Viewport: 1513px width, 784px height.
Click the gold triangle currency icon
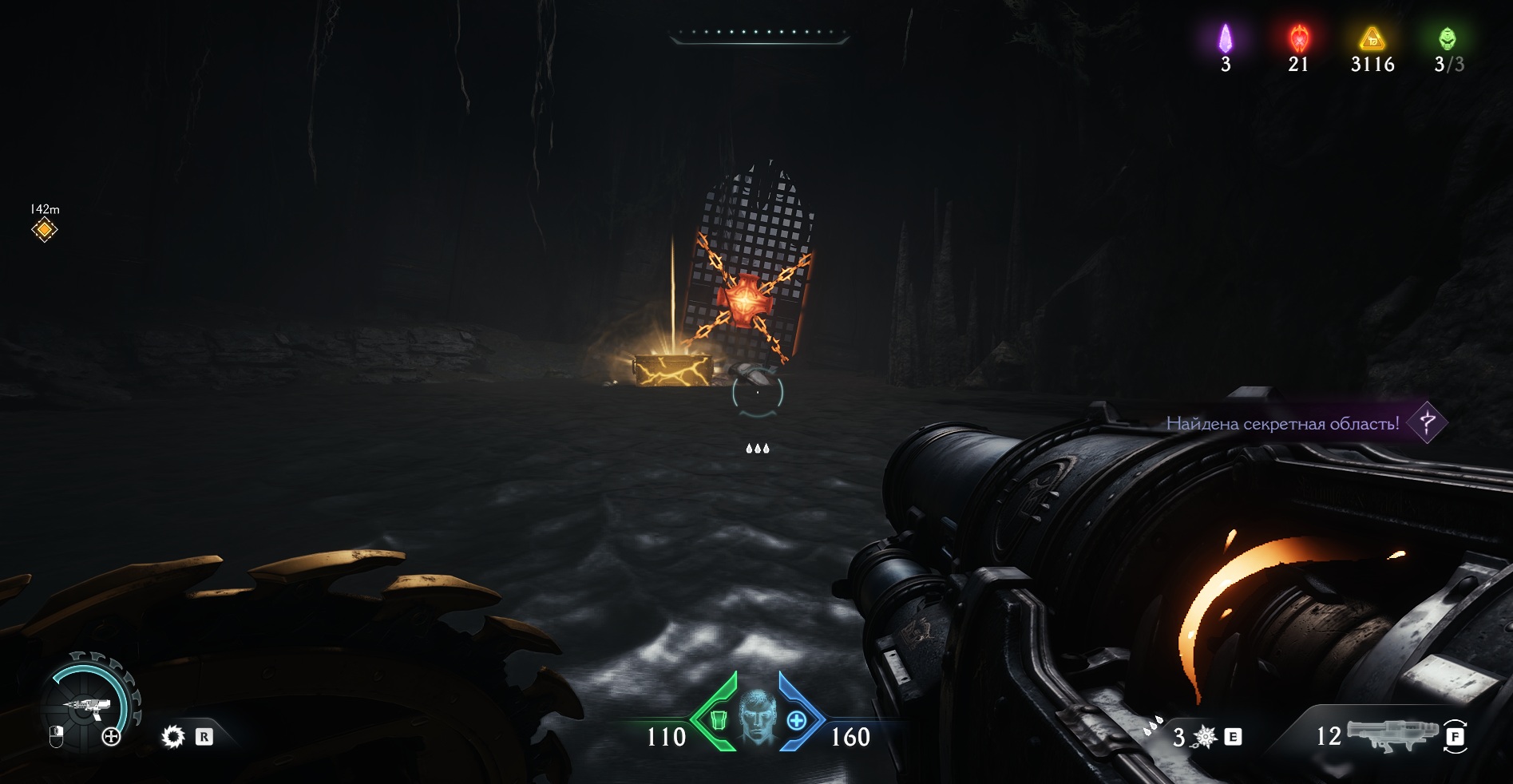[x=1372, y=38]
